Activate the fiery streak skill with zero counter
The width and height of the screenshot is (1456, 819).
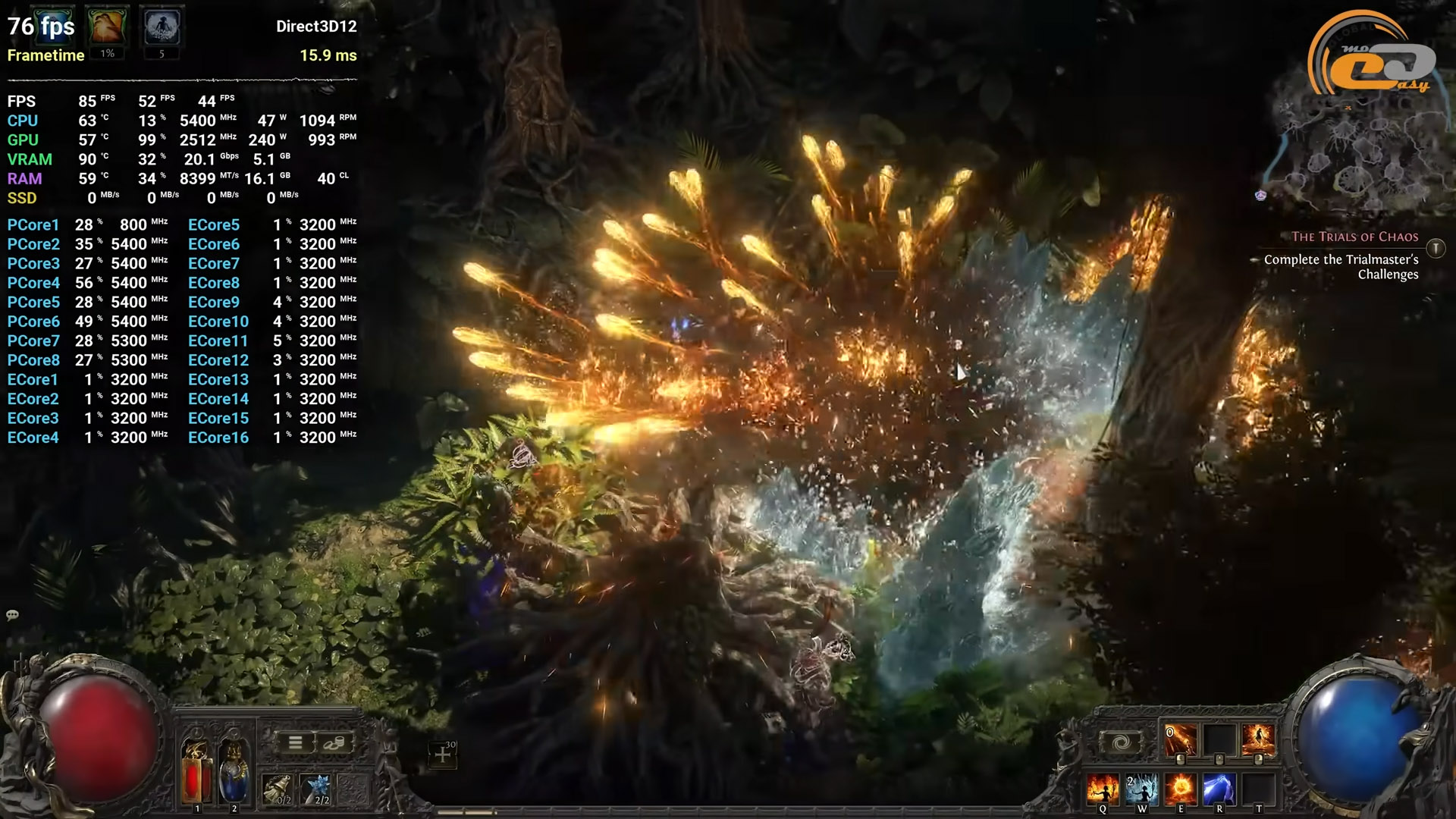pyautogui.click(x=1180, y=740)
